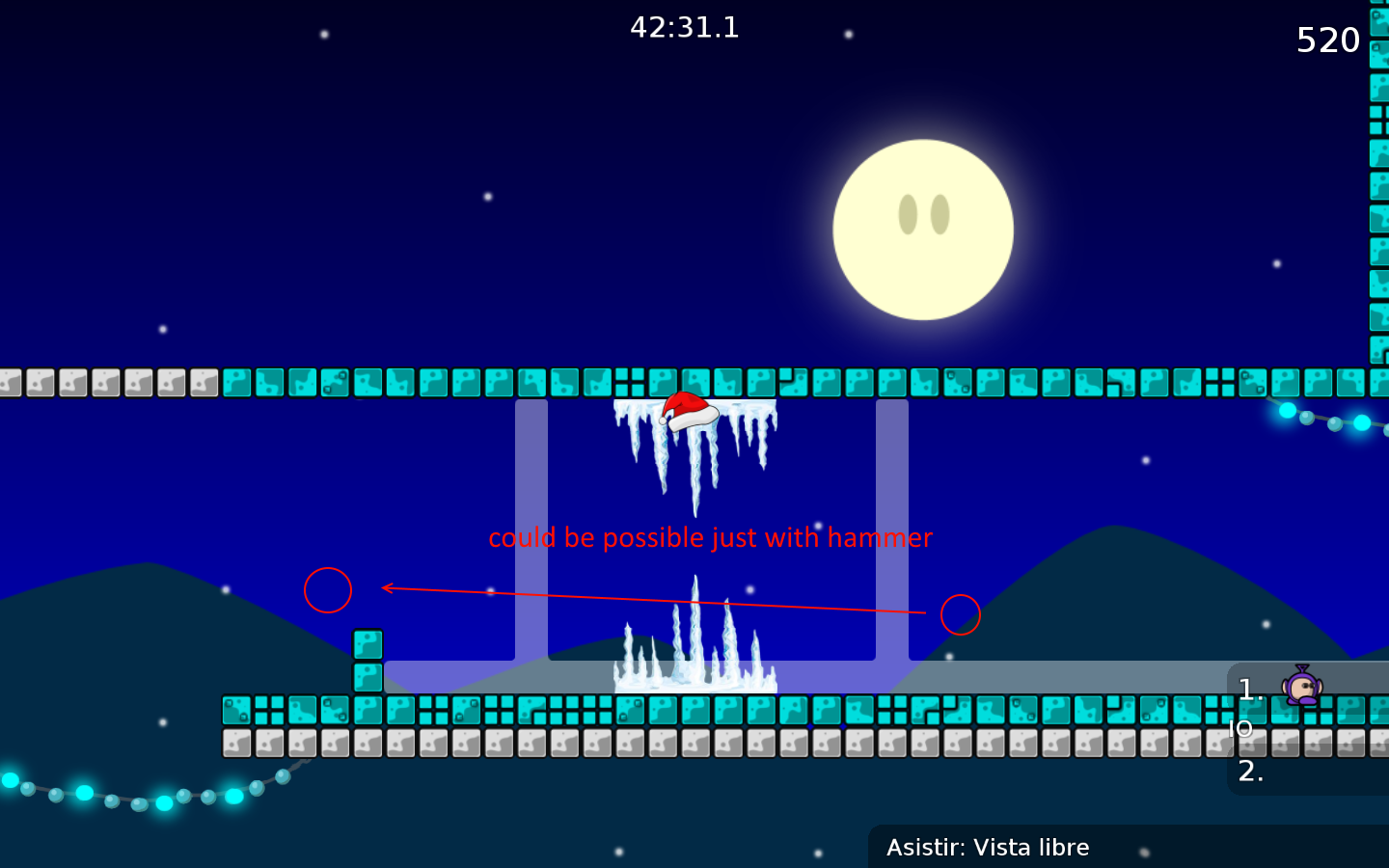Click the score counter showing 520
Screen dimensions: 1389x868
pos(1327,40)
